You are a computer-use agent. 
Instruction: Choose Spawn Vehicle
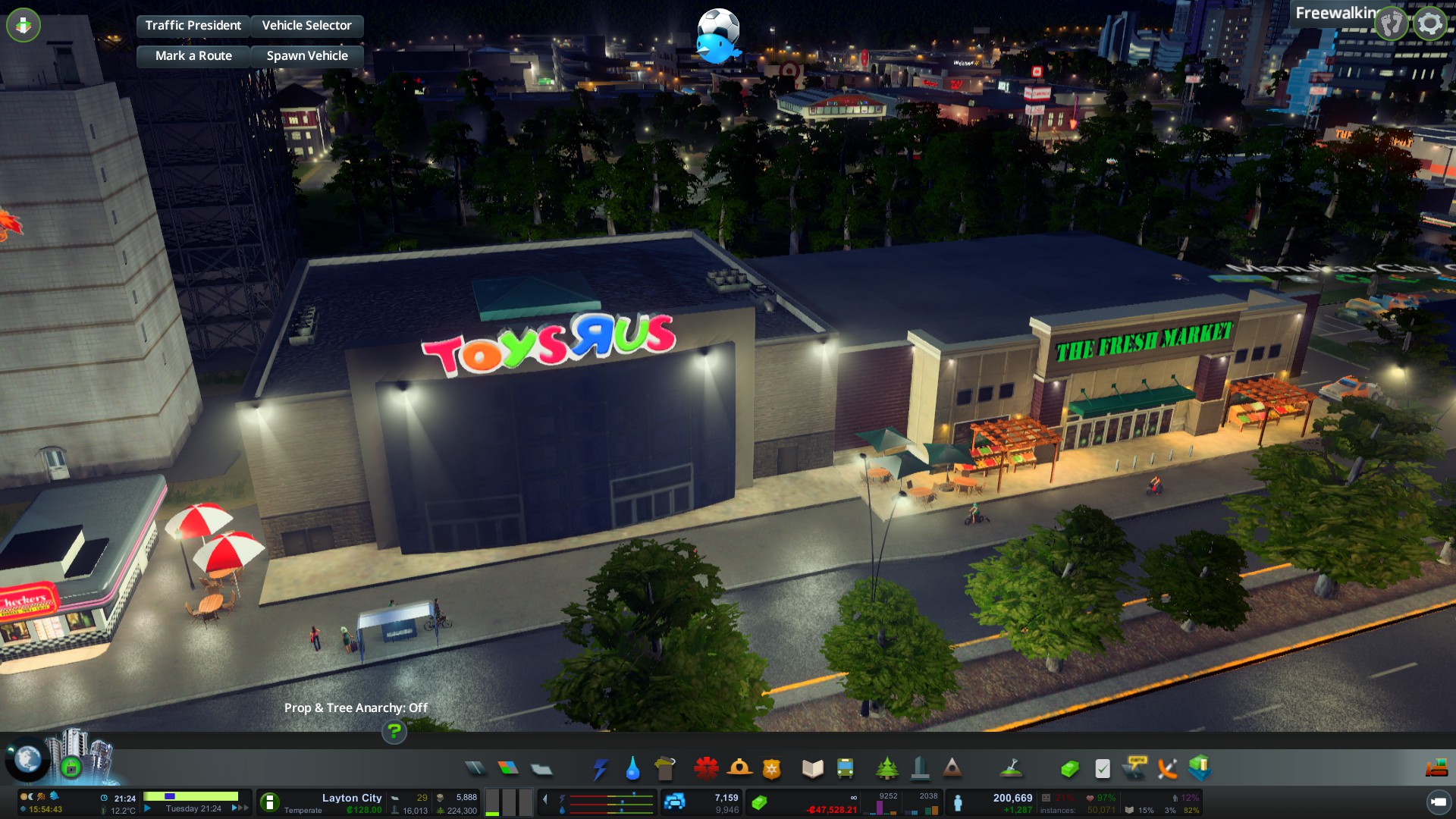pyautogui.click(x=307, y=56)
